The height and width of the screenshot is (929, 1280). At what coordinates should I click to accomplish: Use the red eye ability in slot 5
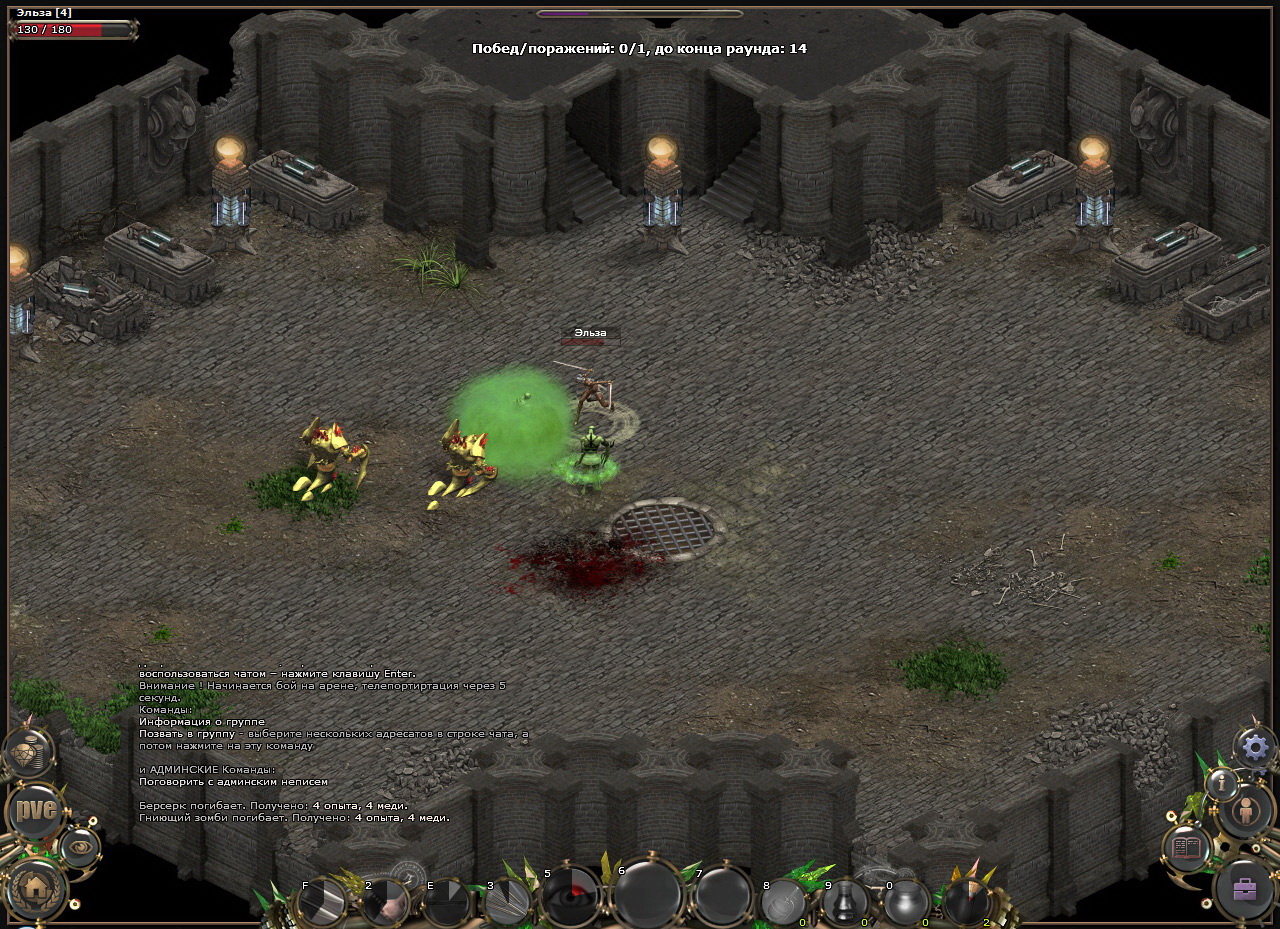click(572, 895)
